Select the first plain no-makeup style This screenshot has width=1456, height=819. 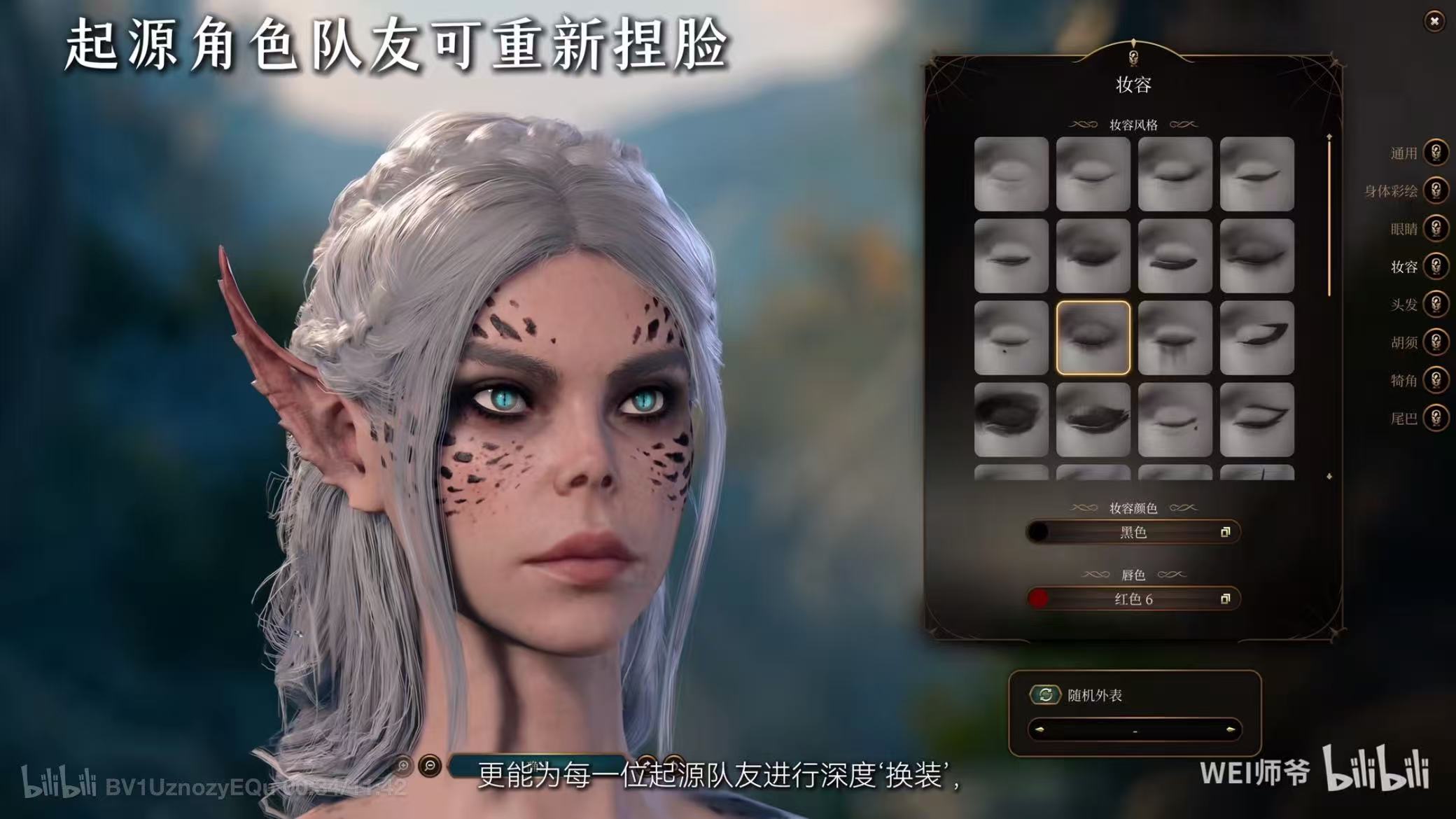1011,174
